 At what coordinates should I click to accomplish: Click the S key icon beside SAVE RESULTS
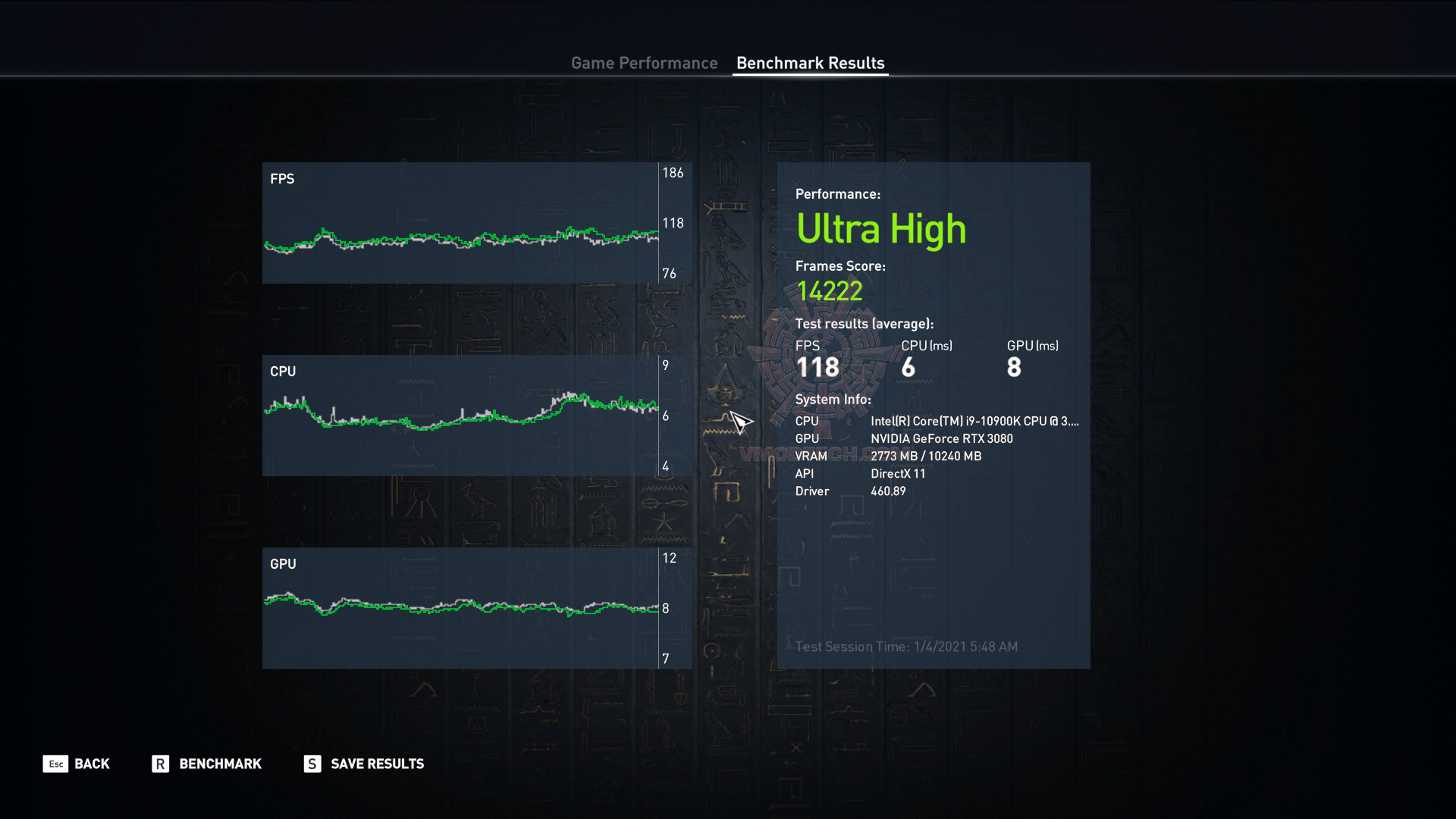(311, 764)
